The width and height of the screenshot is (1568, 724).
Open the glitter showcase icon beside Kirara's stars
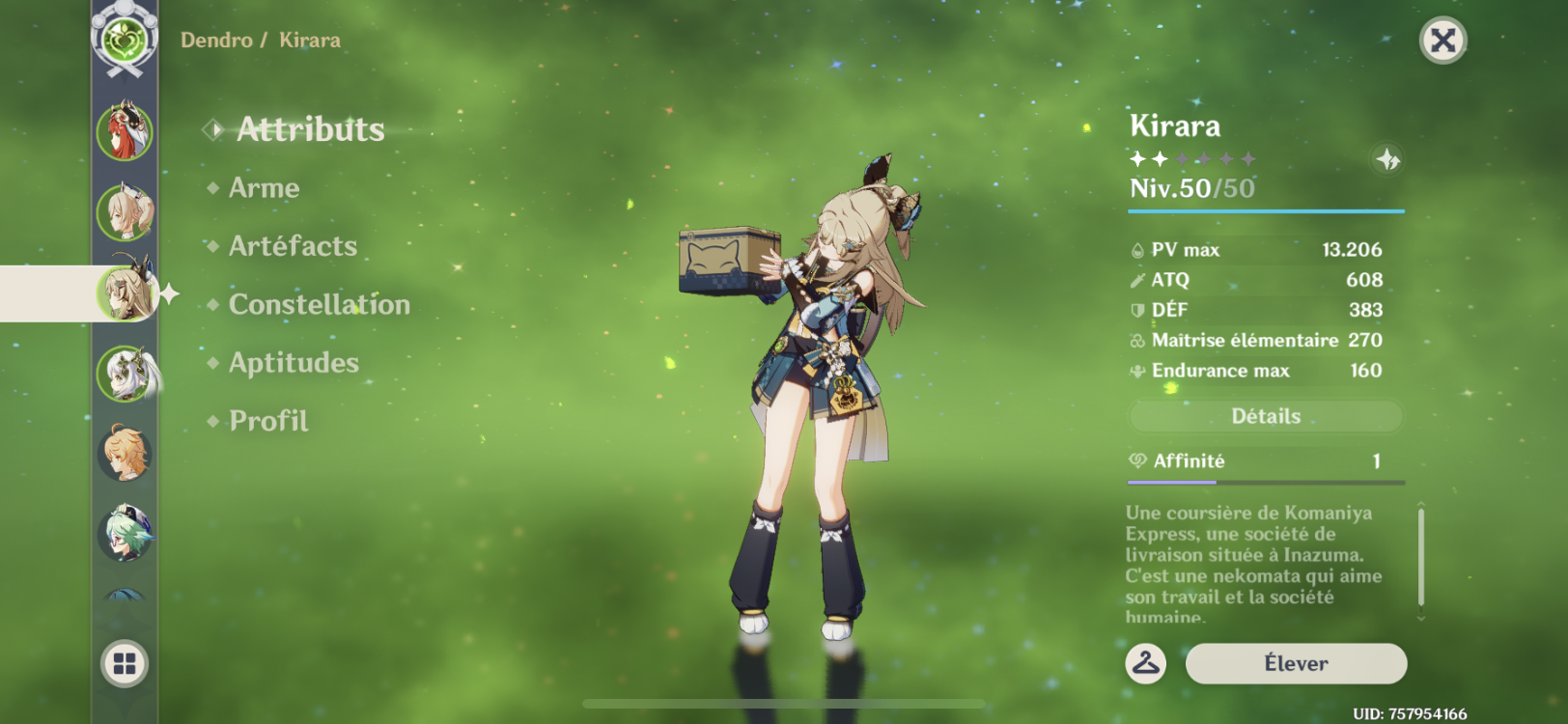point(1387,161)
